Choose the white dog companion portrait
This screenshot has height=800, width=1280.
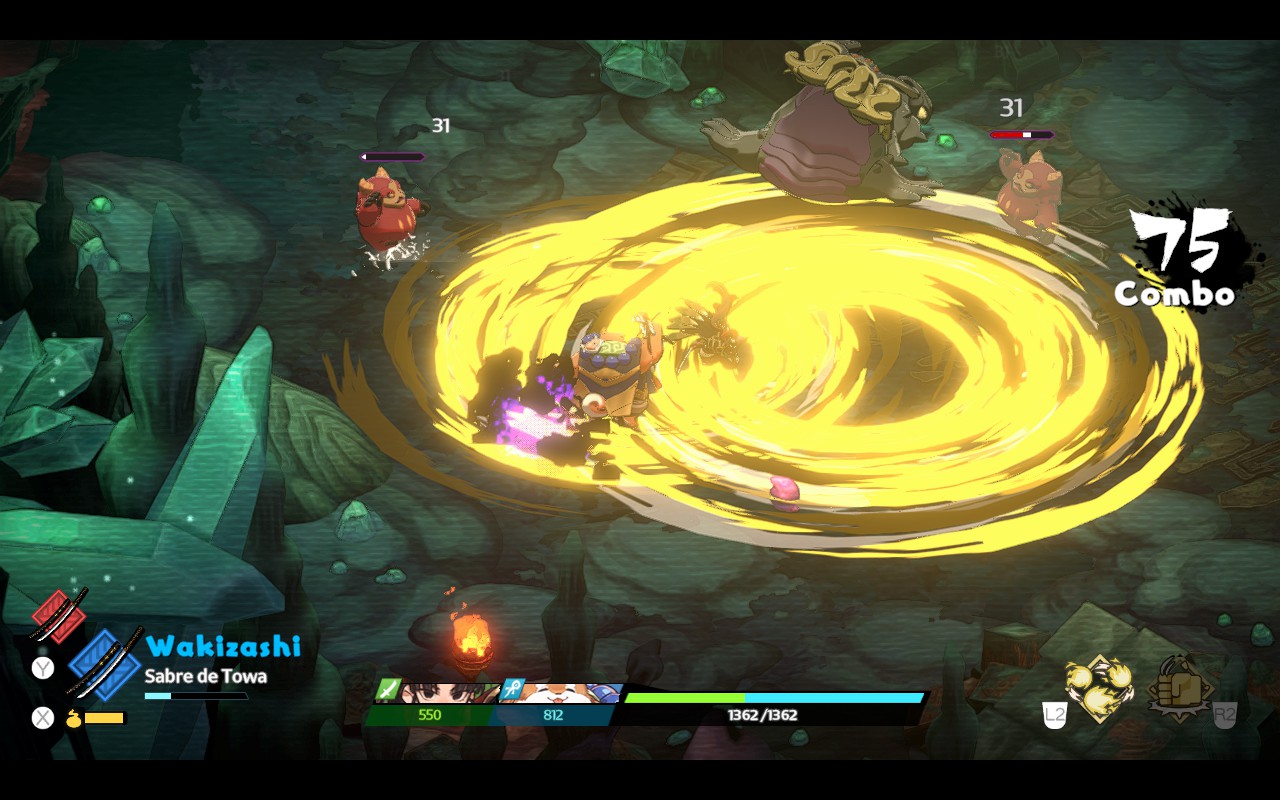point(562,692)
